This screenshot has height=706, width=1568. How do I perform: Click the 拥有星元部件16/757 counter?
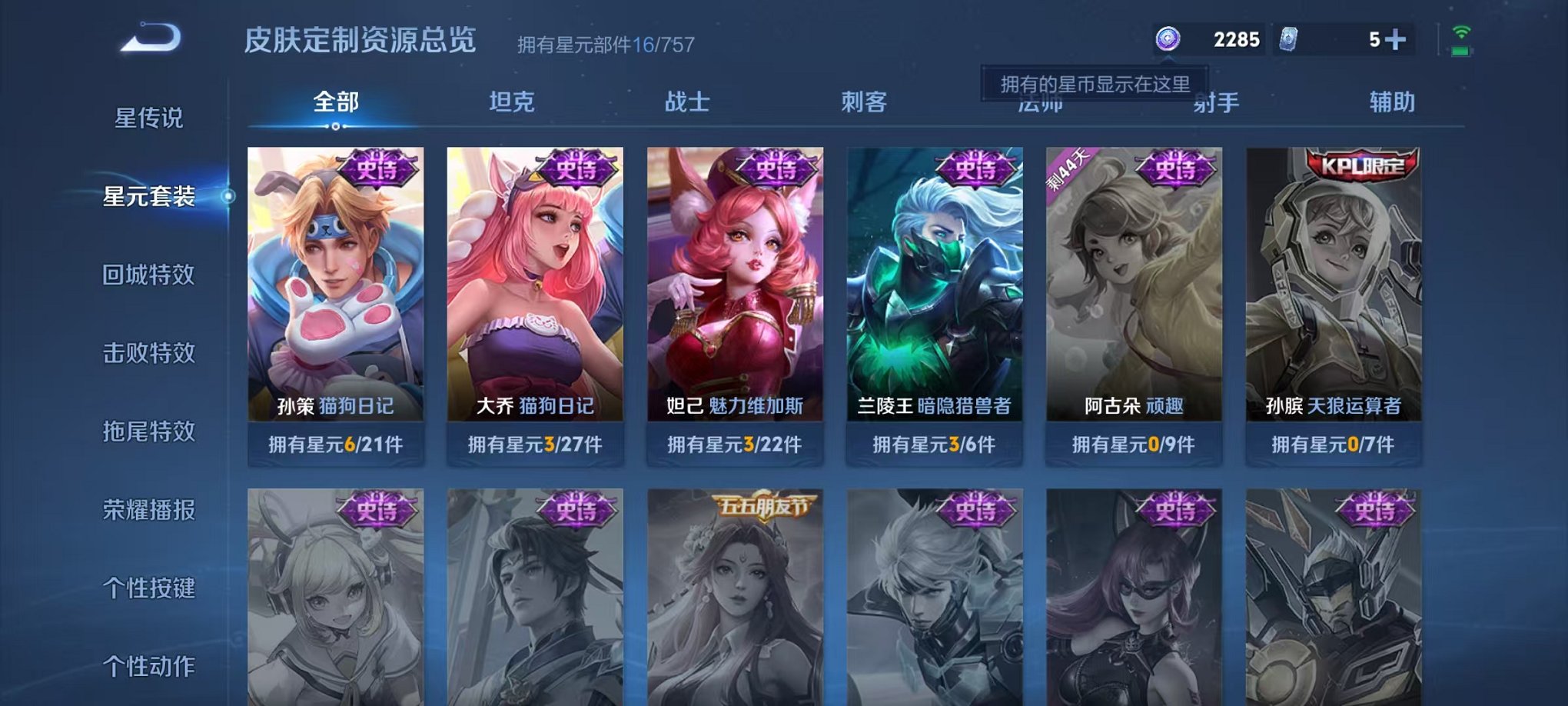pos(604,44)
